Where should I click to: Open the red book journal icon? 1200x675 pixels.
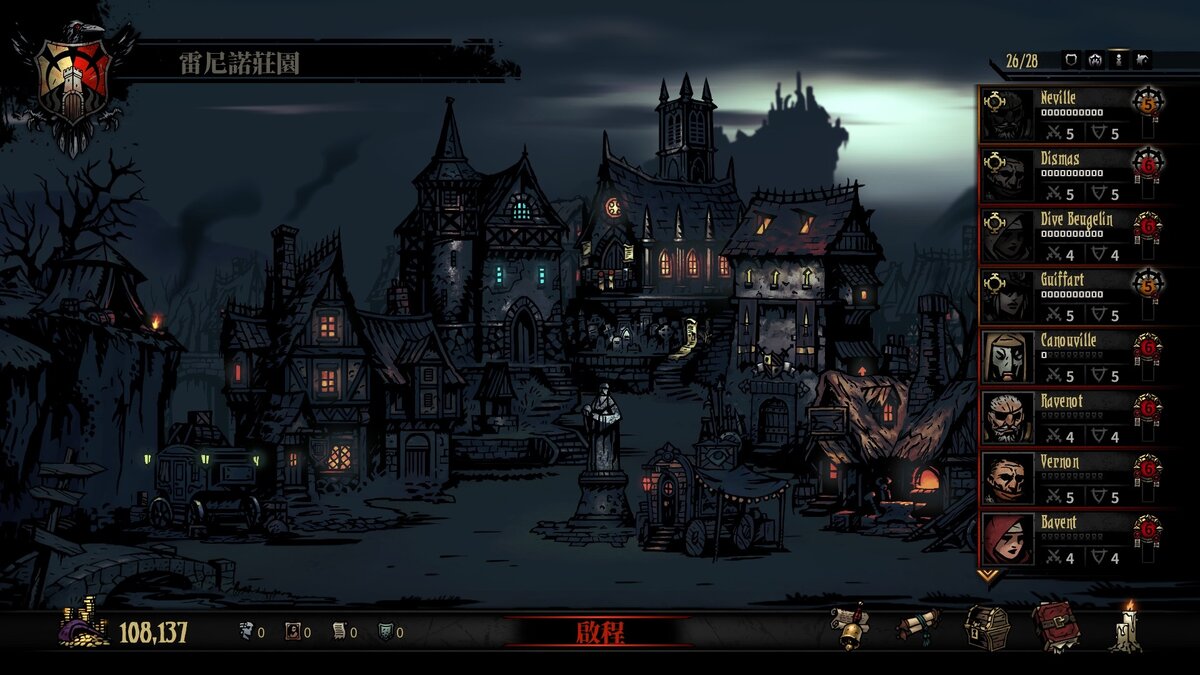click(x=1054, y=628)
